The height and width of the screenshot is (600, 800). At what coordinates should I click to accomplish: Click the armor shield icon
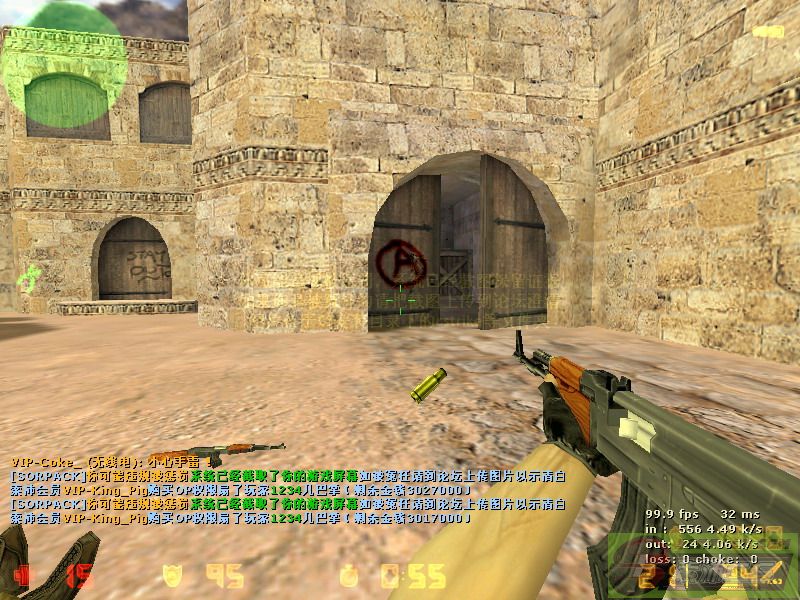[170, 575]
